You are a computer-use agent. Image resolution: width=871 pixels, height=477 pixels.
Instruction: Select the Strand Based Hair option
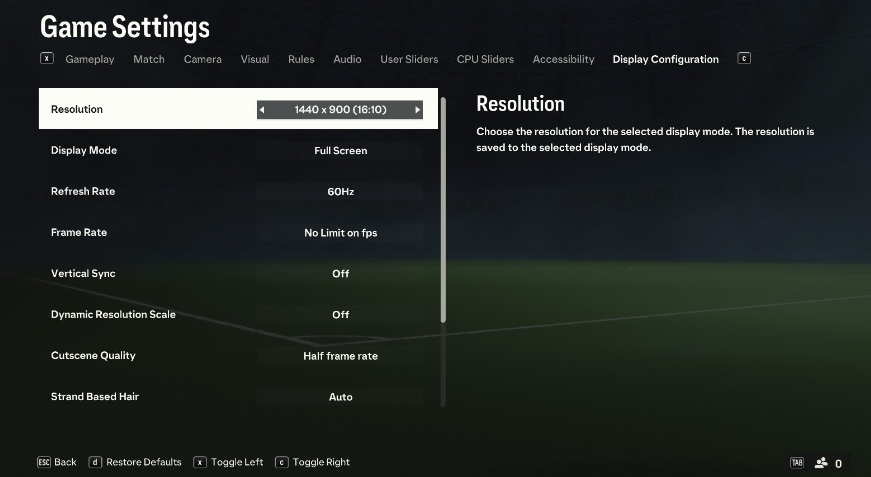coord(238,397)
